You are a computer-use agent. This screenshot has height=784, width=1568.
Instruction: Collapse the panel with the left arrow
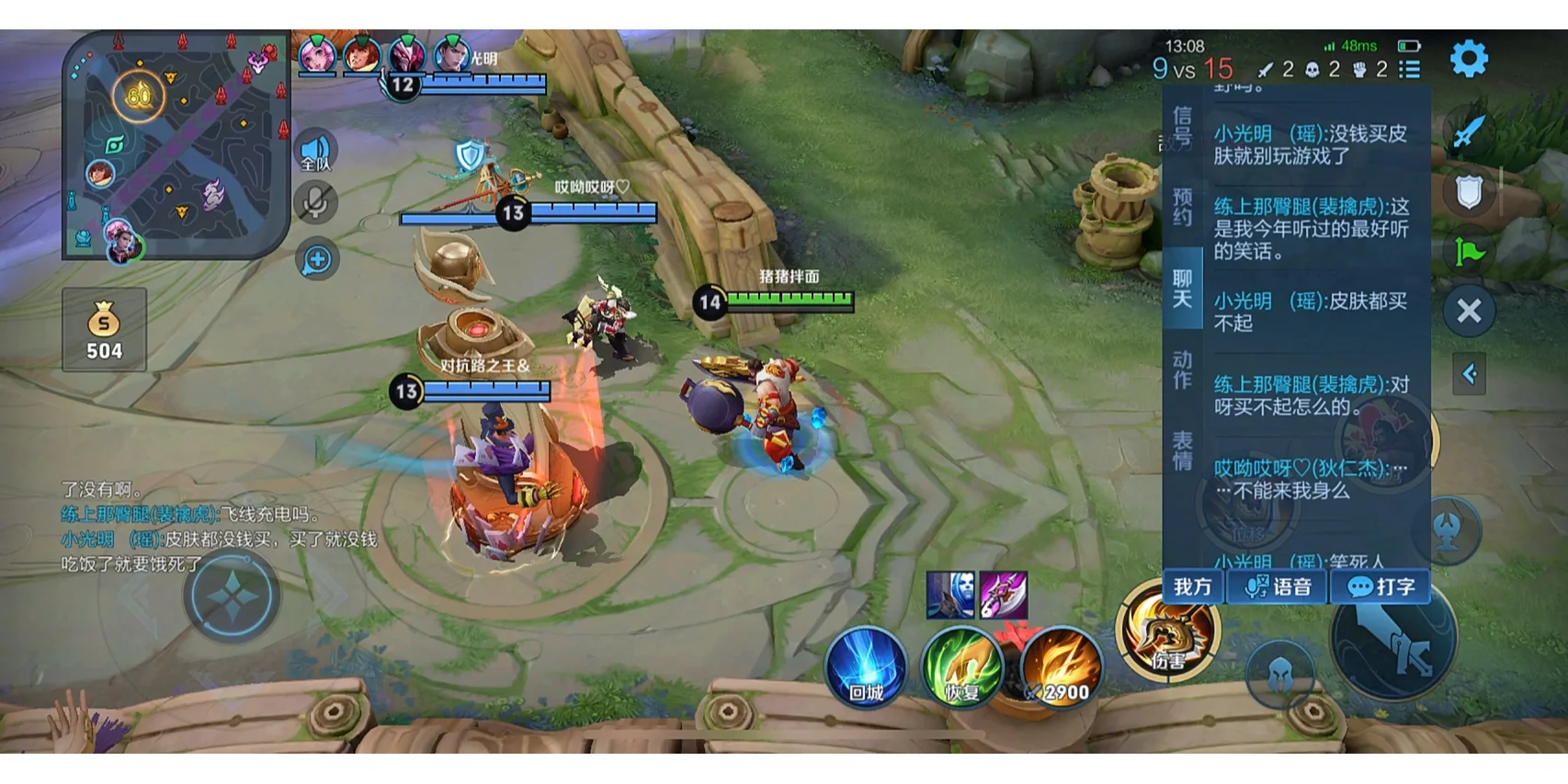[x=1469, y=374]
